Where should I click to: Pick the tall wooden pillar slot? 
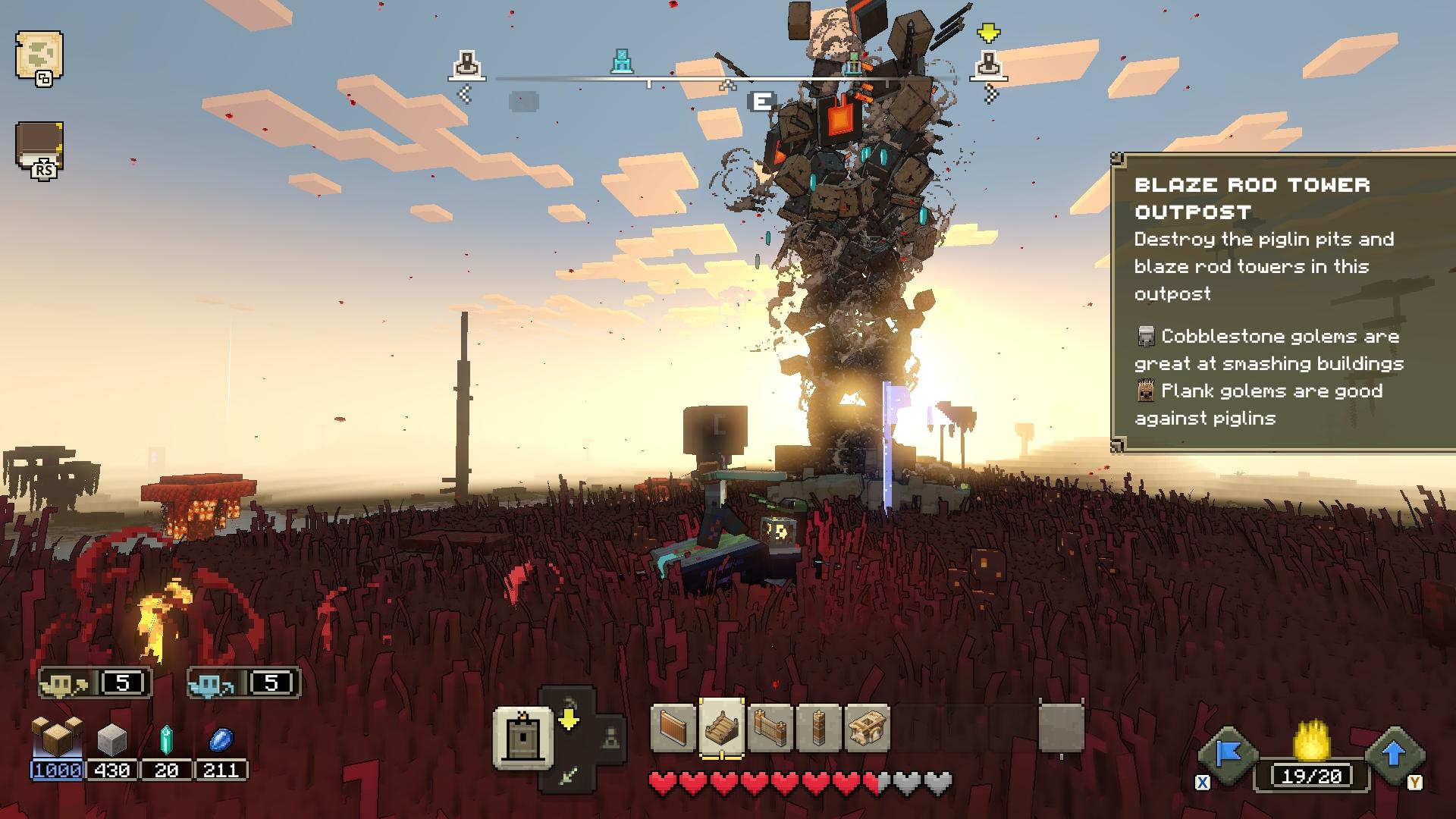tap(819, 729)
